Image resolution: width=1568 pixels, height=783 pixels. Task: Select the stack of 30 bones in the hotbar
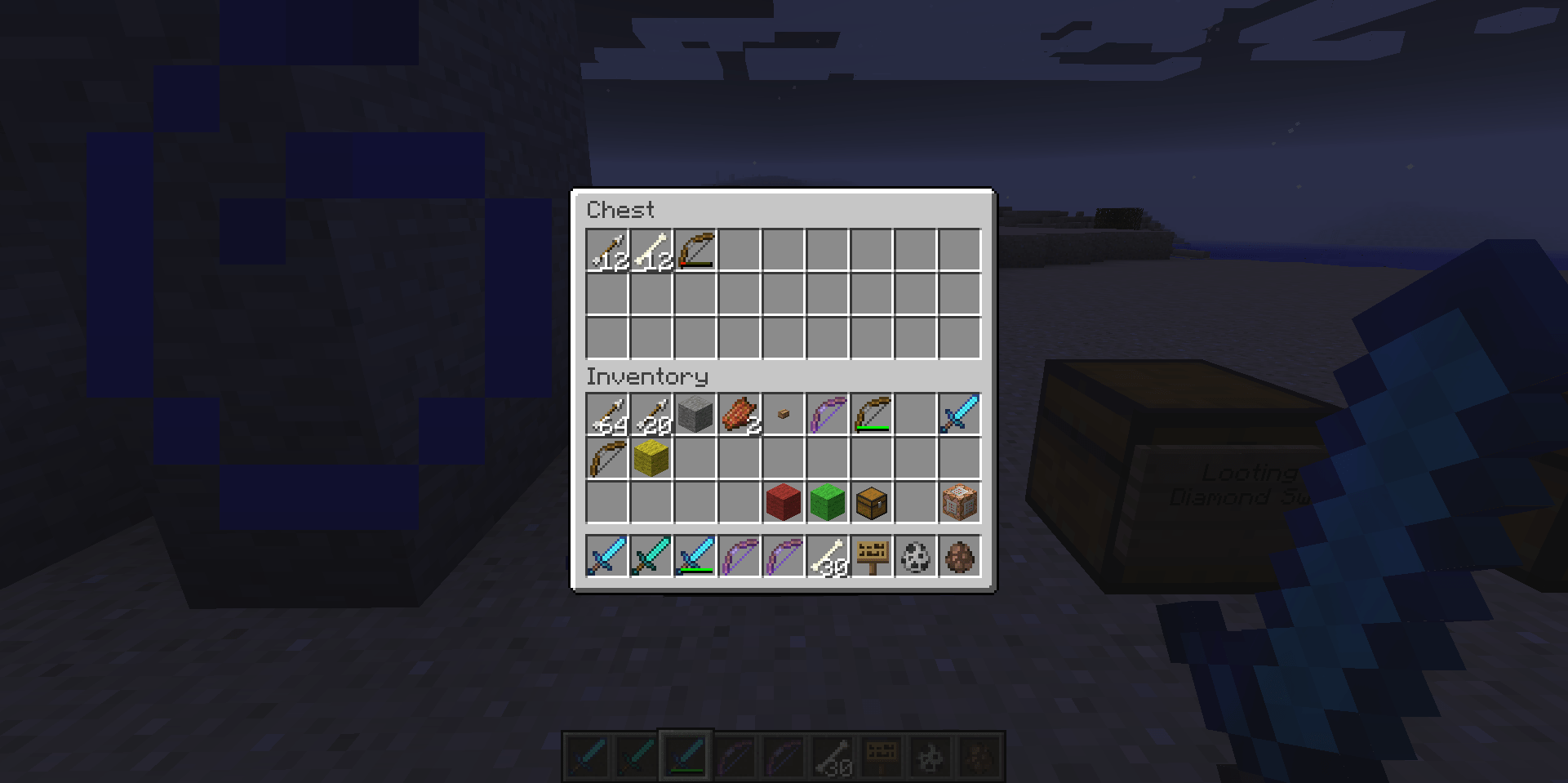[827, 555]
